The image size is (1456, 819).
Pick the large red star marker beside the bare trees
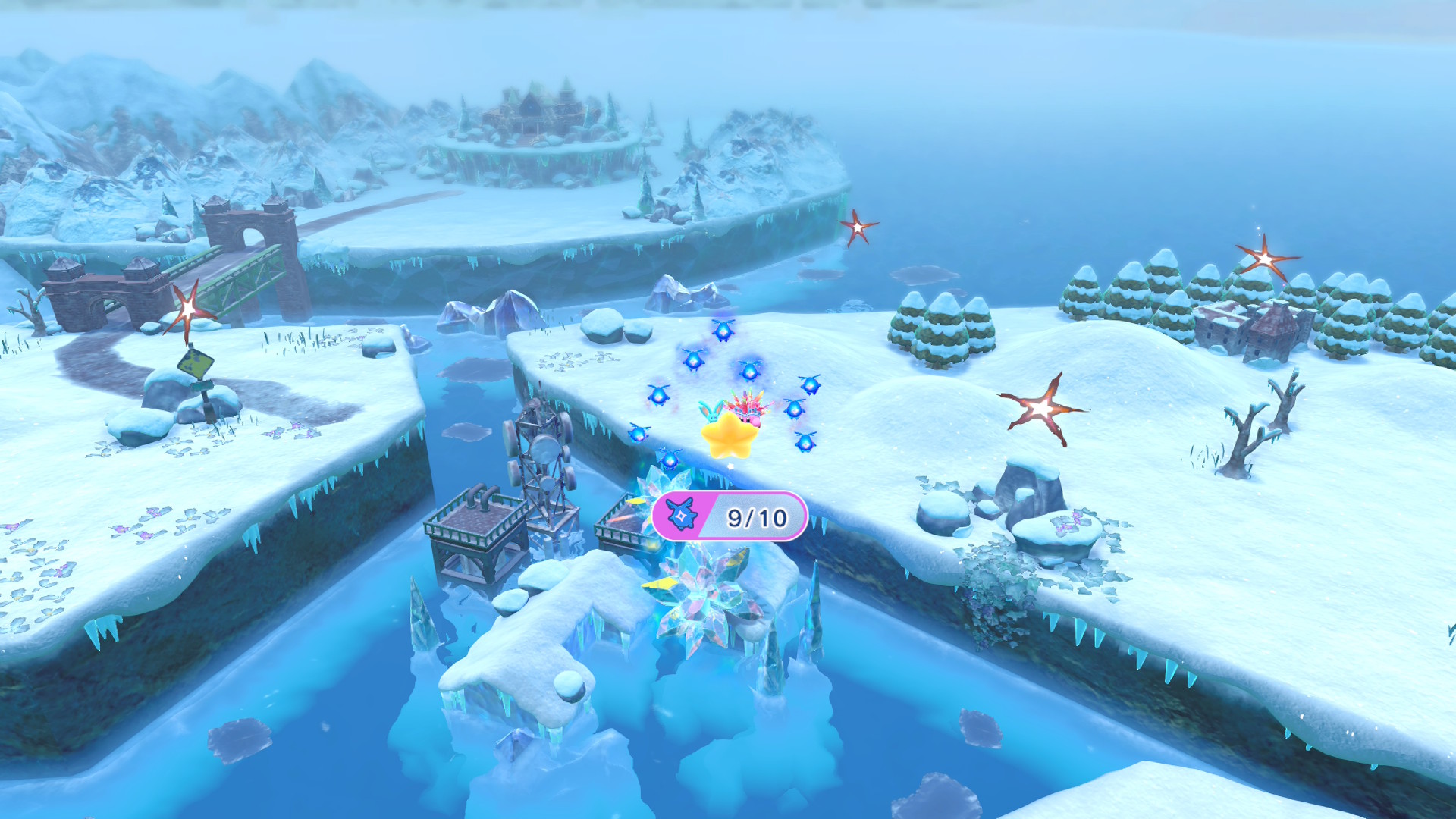(1042, 409)
